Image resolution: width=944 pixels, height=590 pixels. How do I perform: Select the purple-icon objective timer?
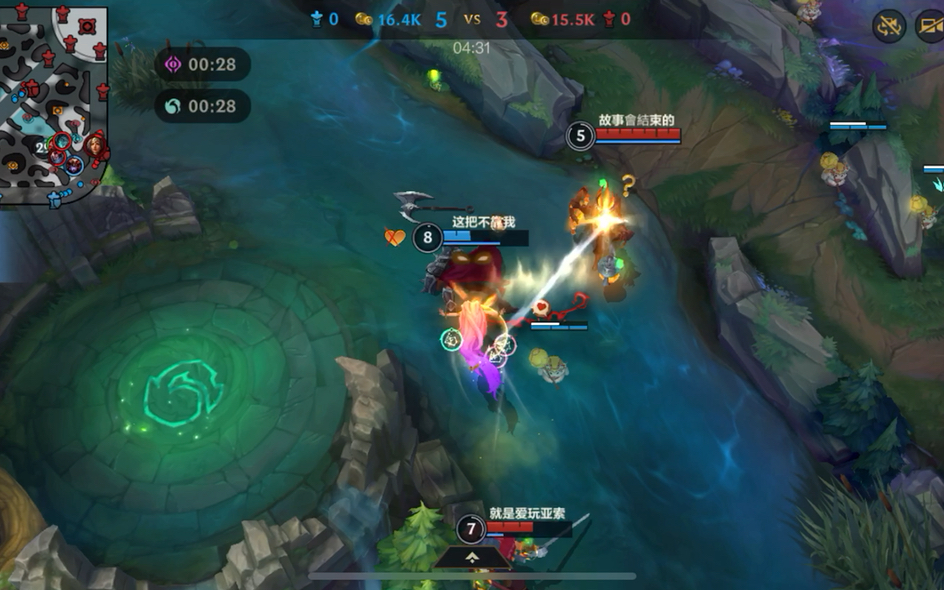[x=201, y=65]
